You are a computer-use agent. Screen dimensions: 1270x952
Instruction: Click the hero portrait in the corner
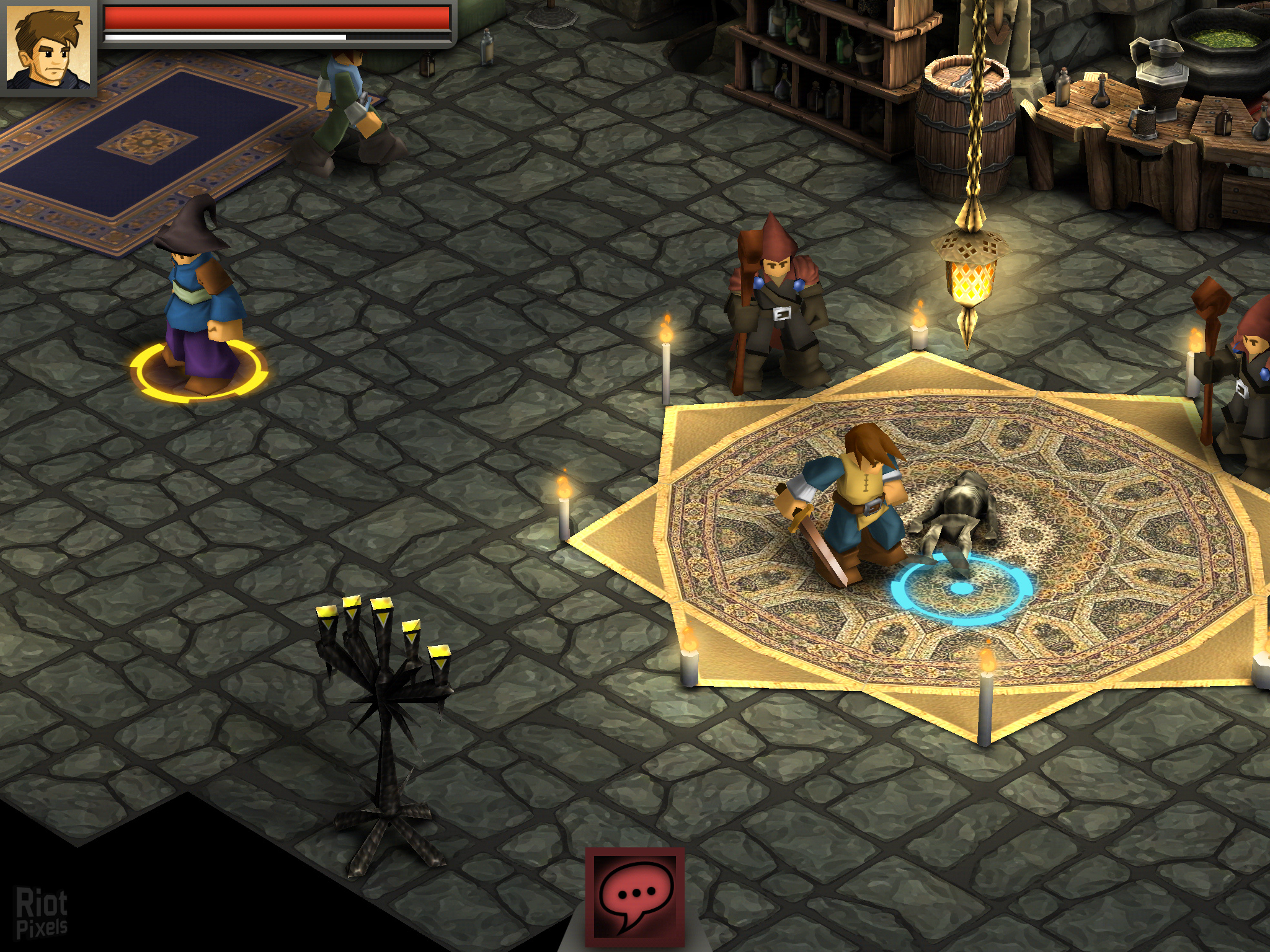tap(48, 46)
